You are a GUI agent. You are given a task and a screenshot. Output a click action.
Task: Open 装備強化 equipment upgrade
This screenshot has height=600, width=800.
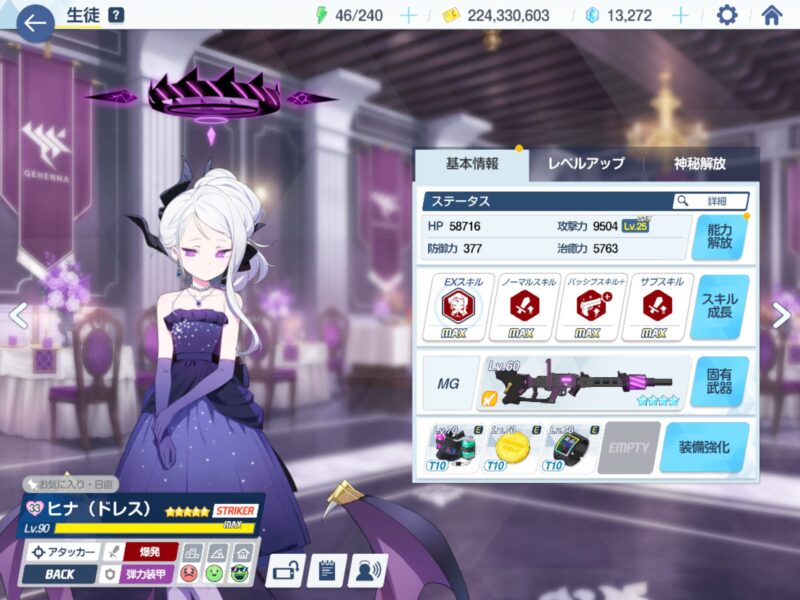click(704, 447)
